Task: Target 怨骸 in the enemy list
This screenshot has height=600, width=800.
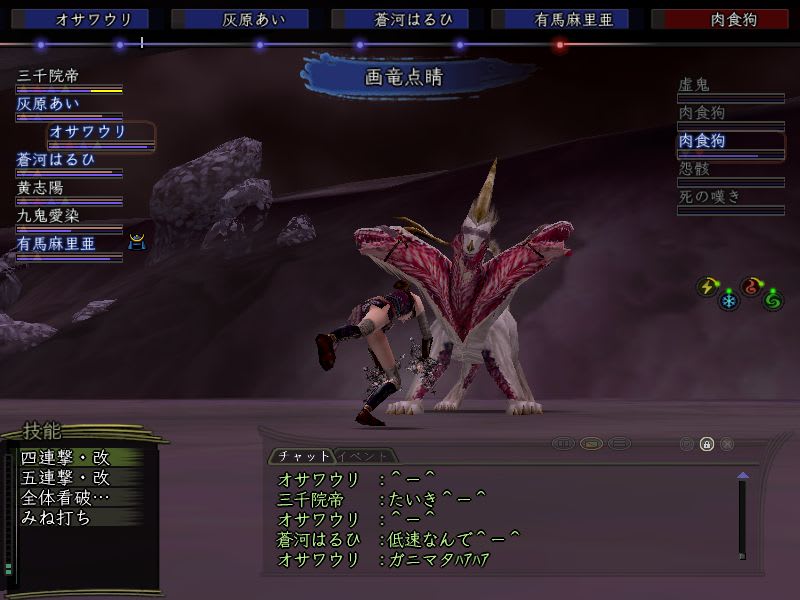Action: (694, 169)
